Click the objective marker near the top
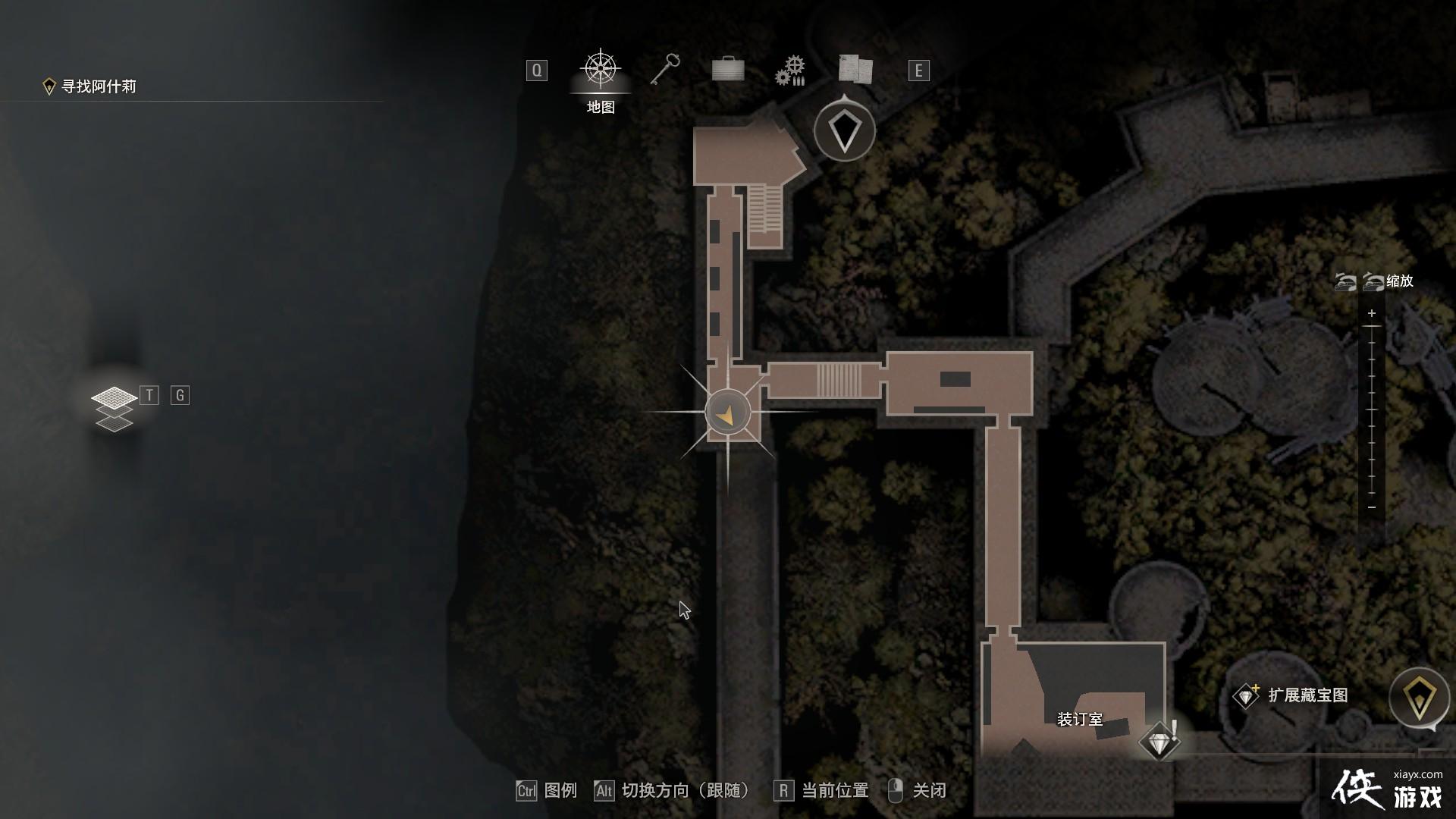The height and width of the screenshot is (819, 1456). pos(845,132)
